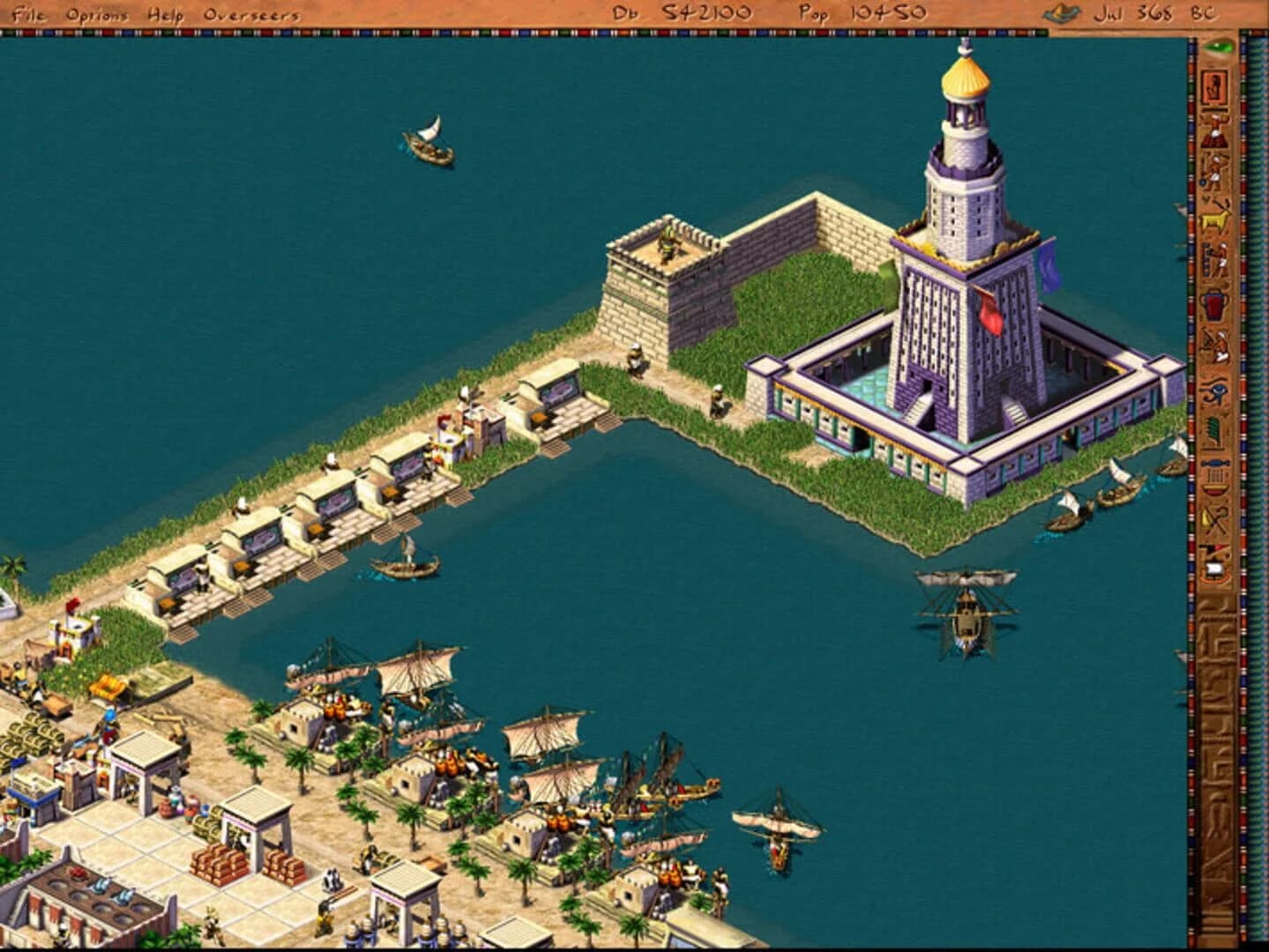
Task: Open the File menu
Action: [28, 13]
